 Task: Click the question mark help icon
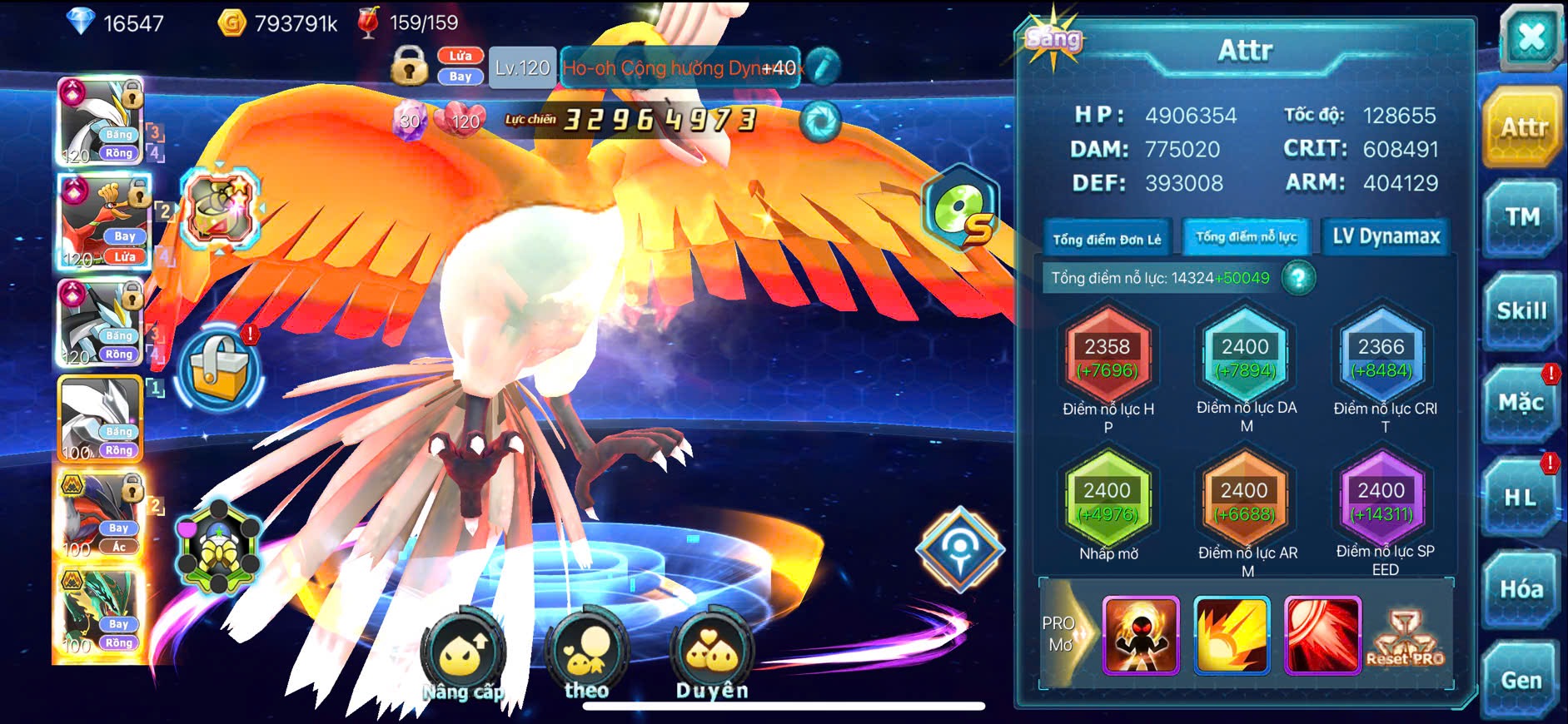(1298, 278)
